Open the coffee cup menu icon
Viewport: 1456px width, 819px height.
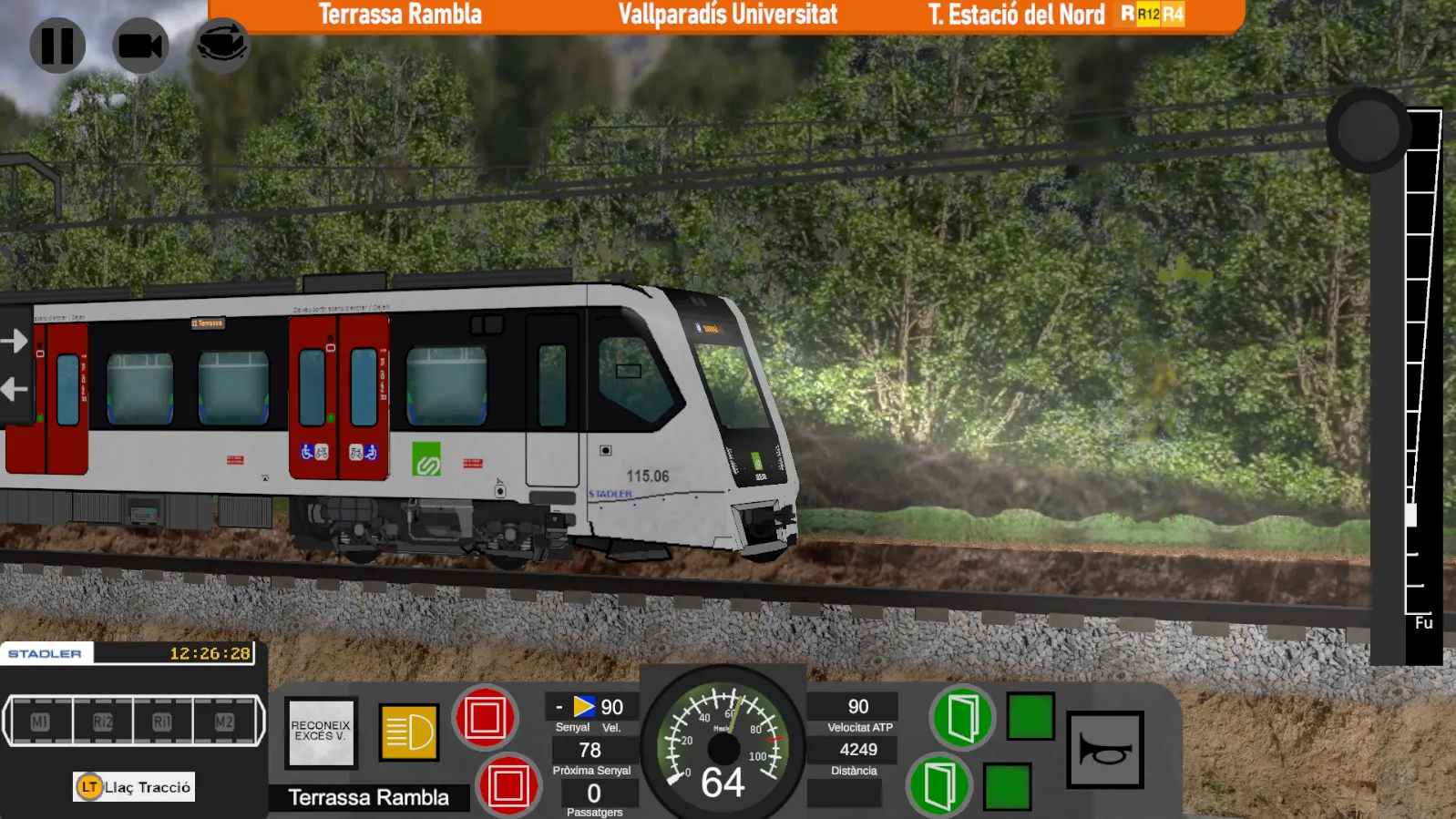pos(222,45)
